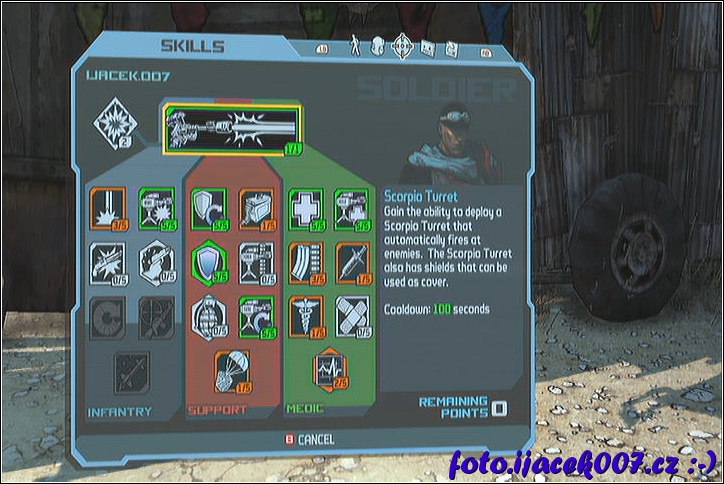Viewport: 724px width, 484px height.
Task: Select the green shield skill with crescent
Action: click(x=209, y=207)
